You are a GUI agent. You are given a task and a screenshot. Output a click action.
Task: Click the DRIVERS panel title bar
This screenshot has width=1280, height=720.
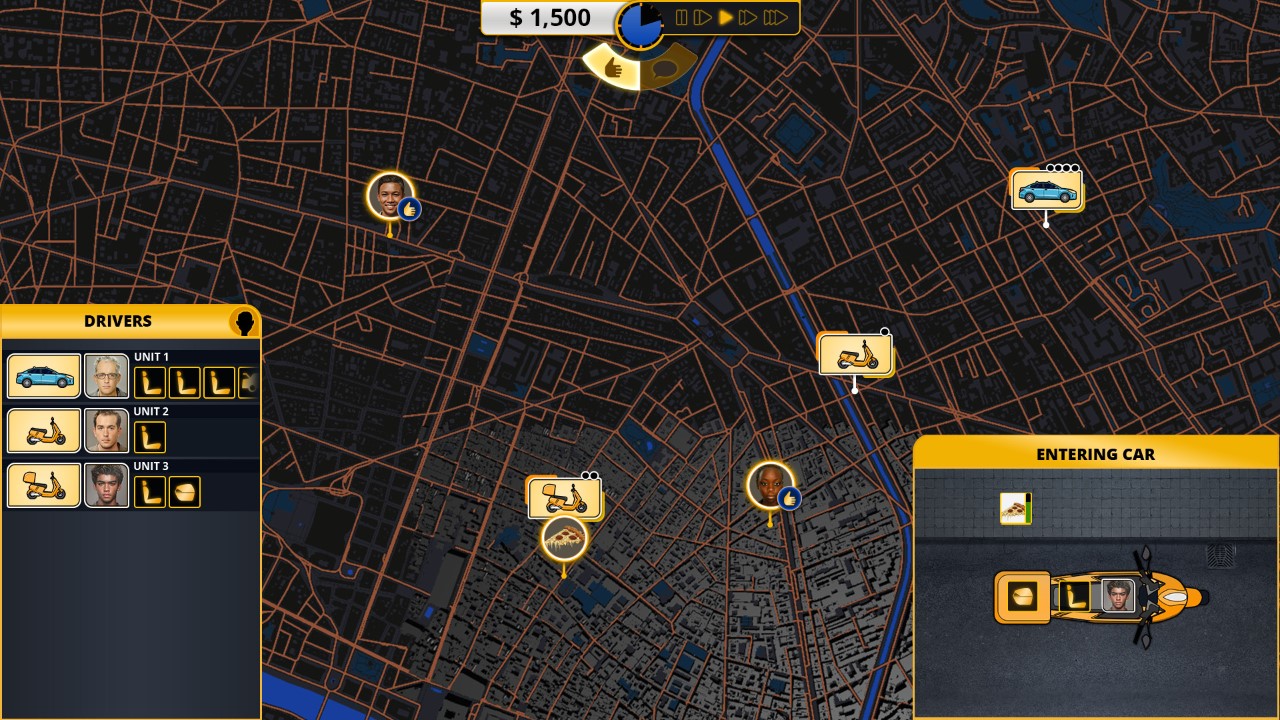(x=118, y=321)
